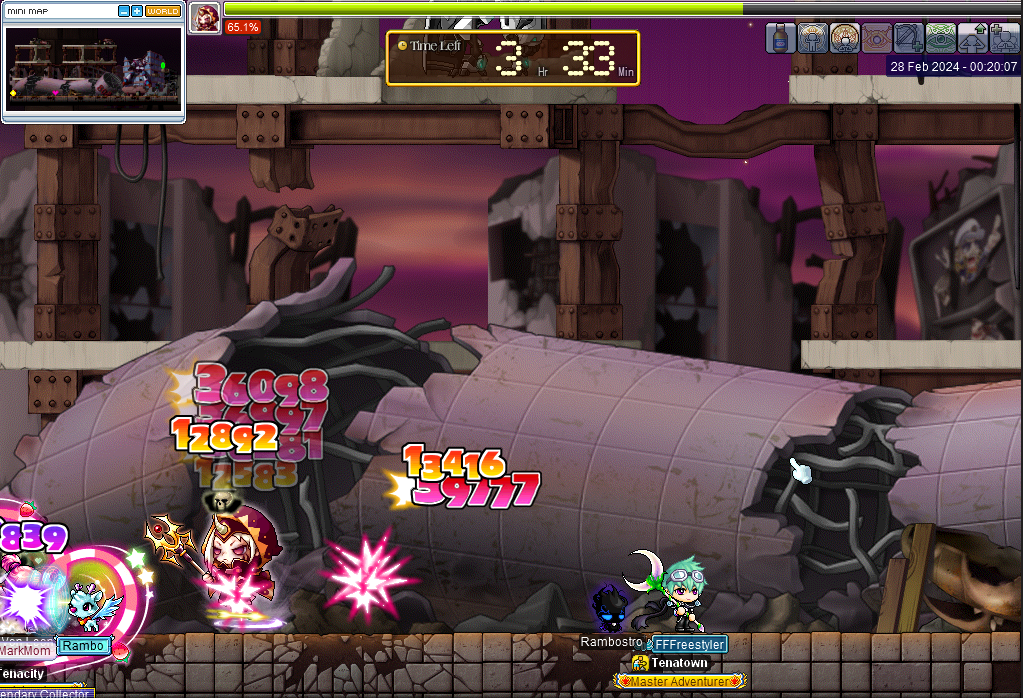Select the faded orange eye buff icon
Image resolution: width=1023 pixels, height=698 pixels.
876,38
